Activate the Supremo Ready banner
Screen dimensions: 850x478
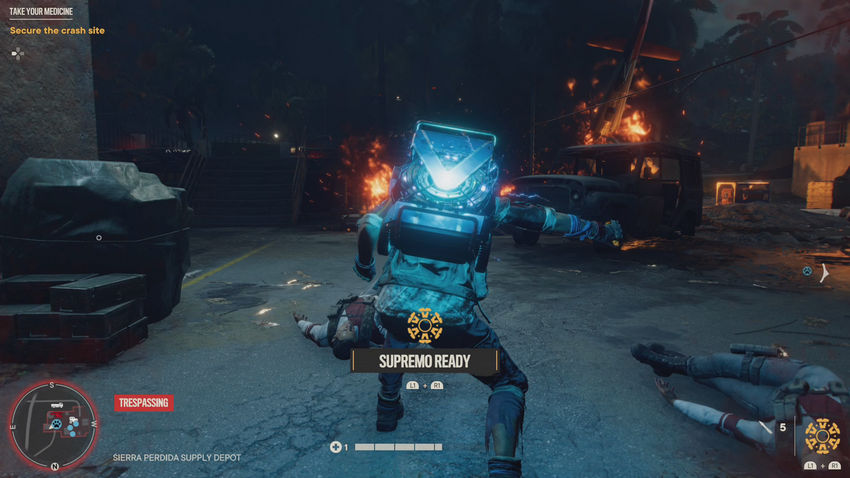coord(424,360)
